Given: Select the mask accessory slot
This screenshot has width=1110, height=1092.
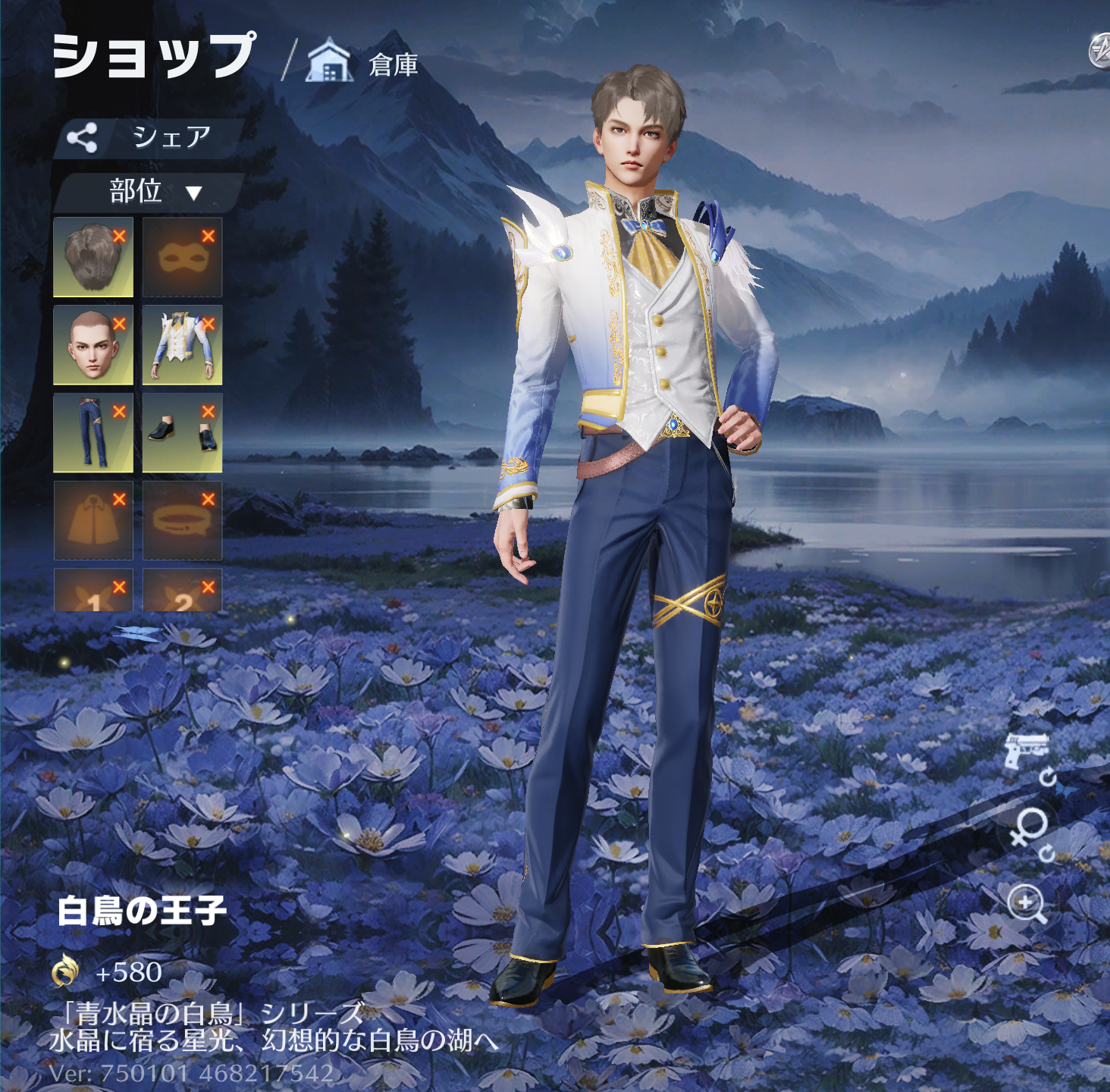Looking at the screenshot, I should pyautogui.click(x=182, y=258).
